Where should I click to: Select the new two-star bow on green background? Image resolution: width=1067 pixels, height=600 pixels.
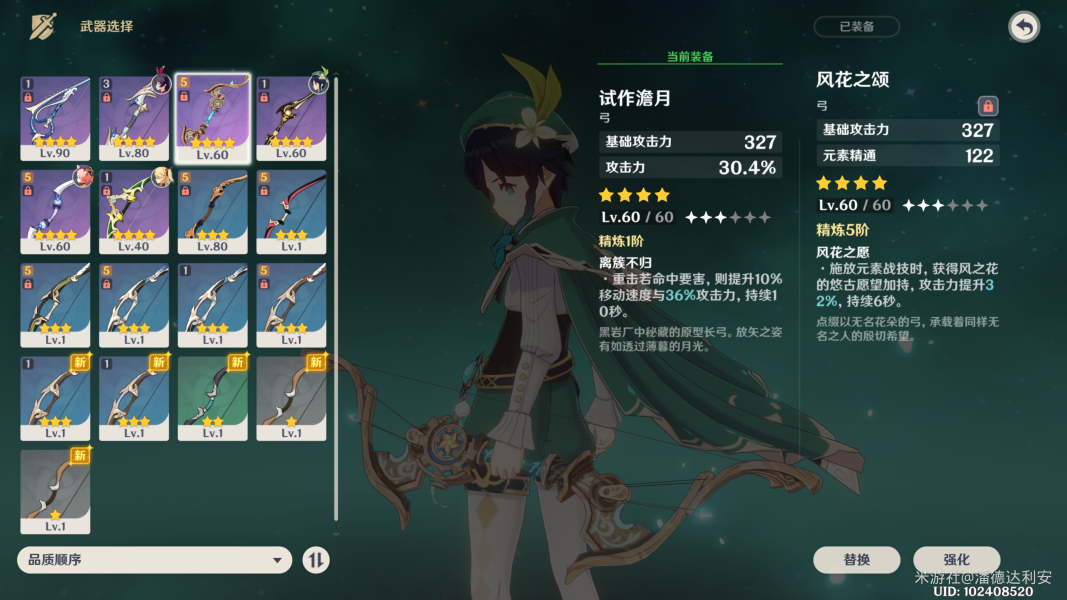tap(212, 397)
